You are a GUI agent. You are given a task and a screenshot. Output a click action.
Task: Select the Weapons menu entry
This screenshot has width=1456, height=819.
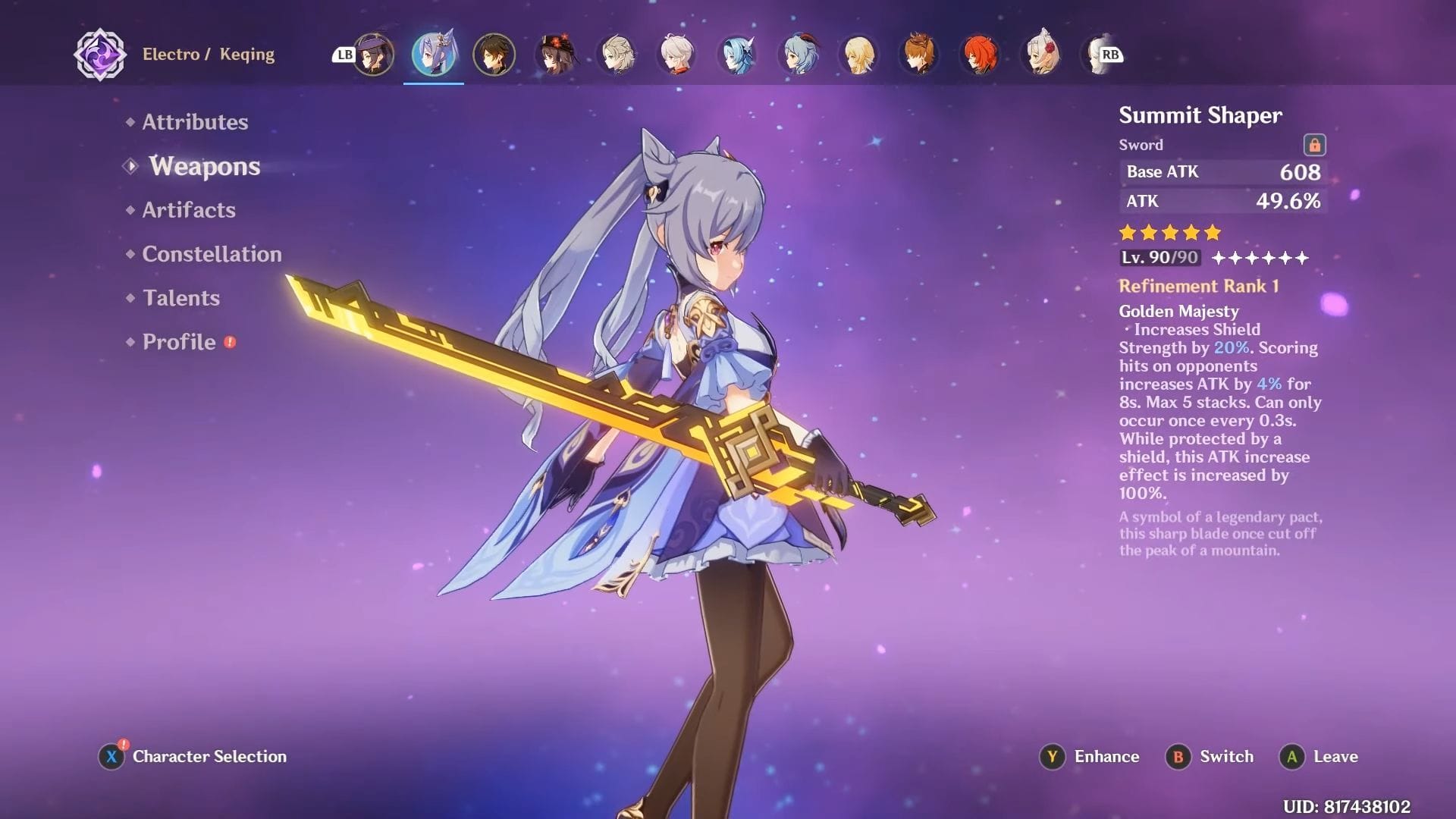(204, 166)
